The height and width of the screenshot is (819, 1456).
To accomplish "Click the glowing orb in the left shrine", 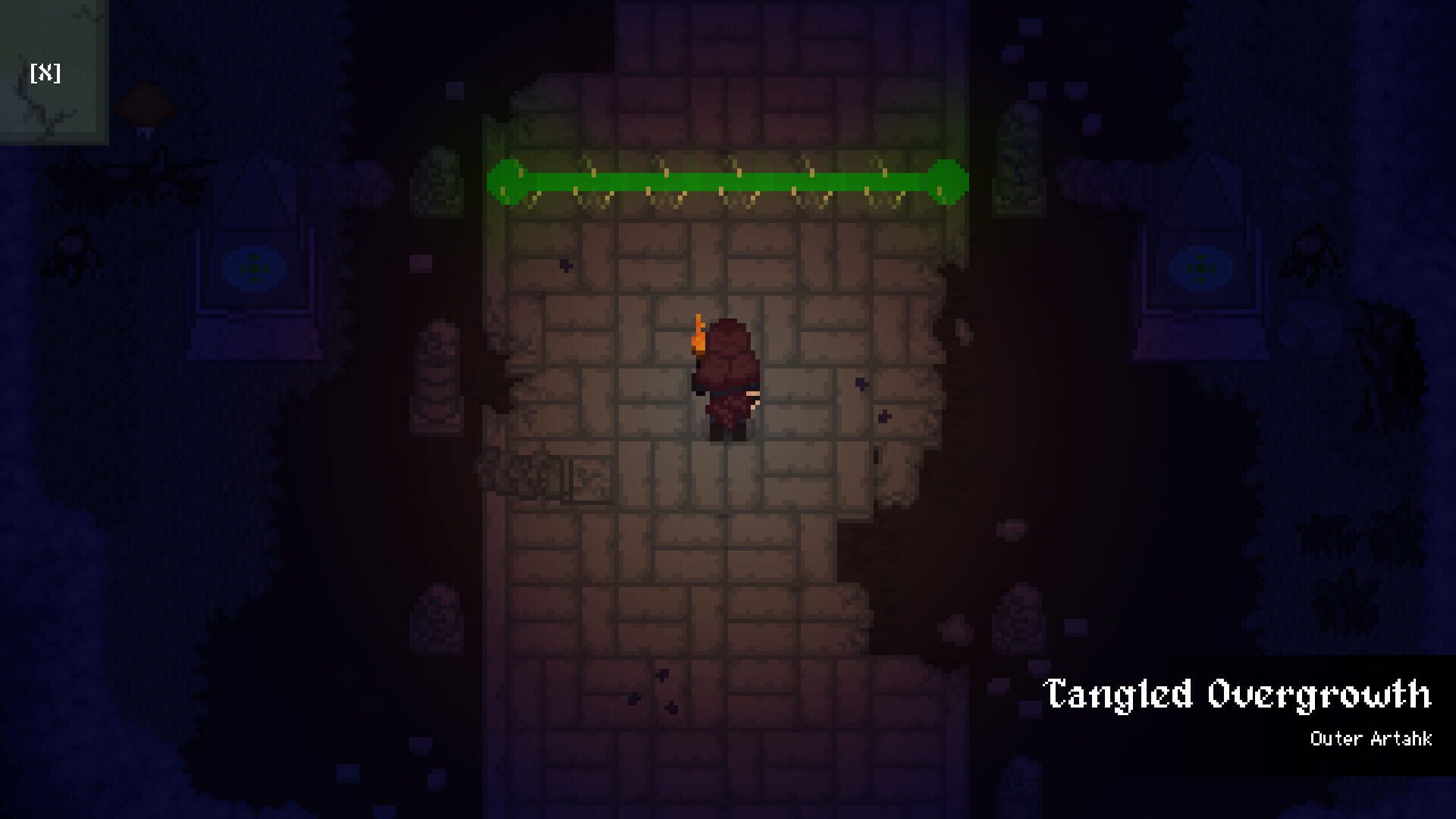I will point(255,267).
